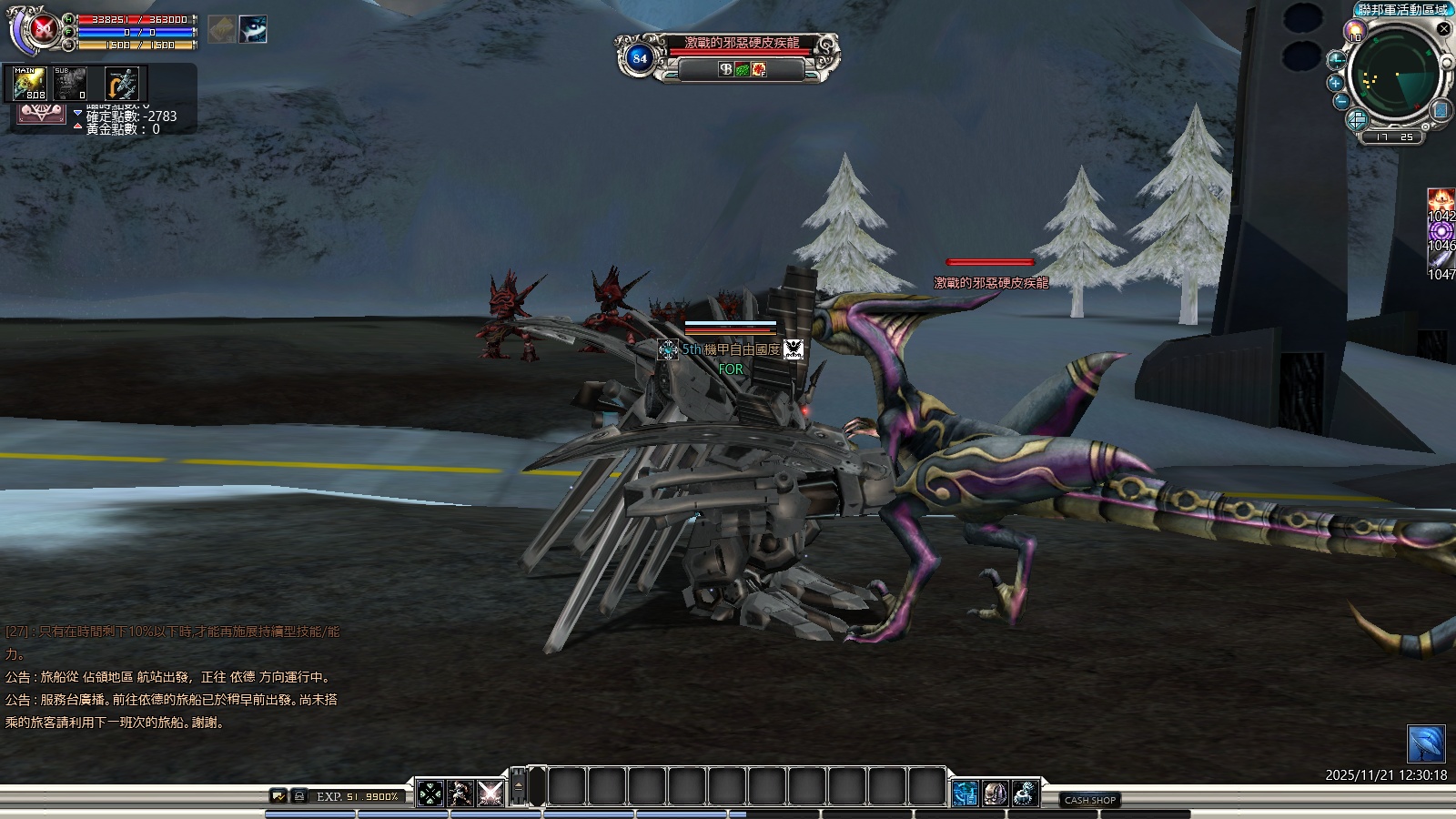Screen dimensions: 1456x819
Task: Use the robot figure skill icon
Action: click(461, 794)
